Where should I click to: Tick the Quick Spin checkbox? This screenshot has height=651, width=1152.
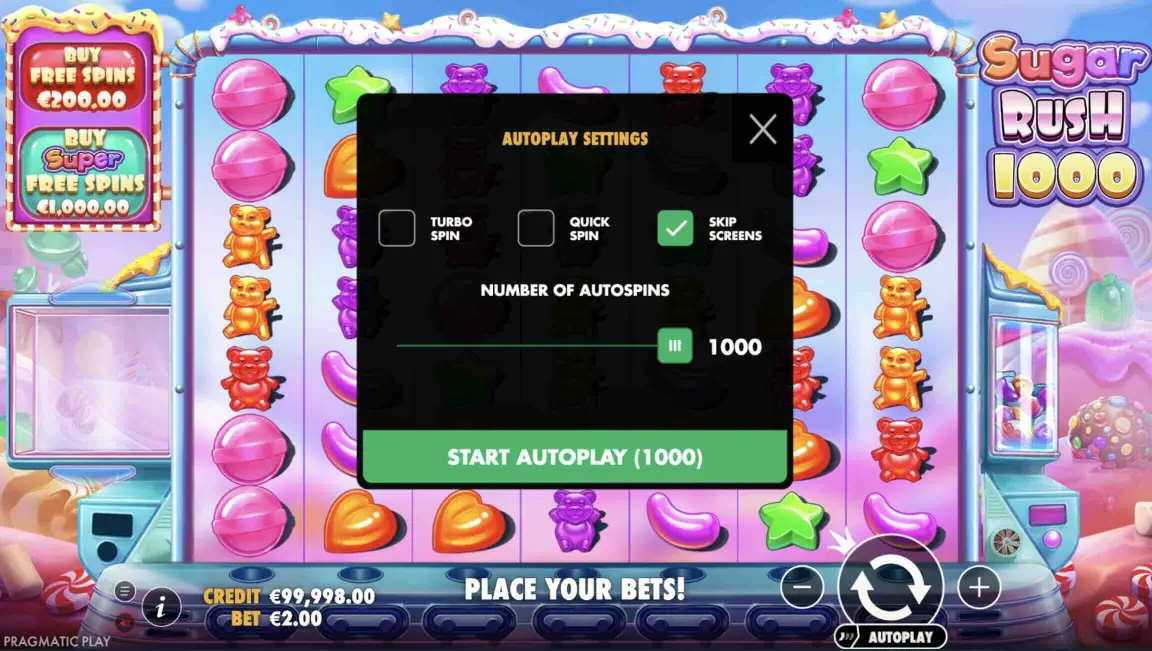tap(536, 228)
